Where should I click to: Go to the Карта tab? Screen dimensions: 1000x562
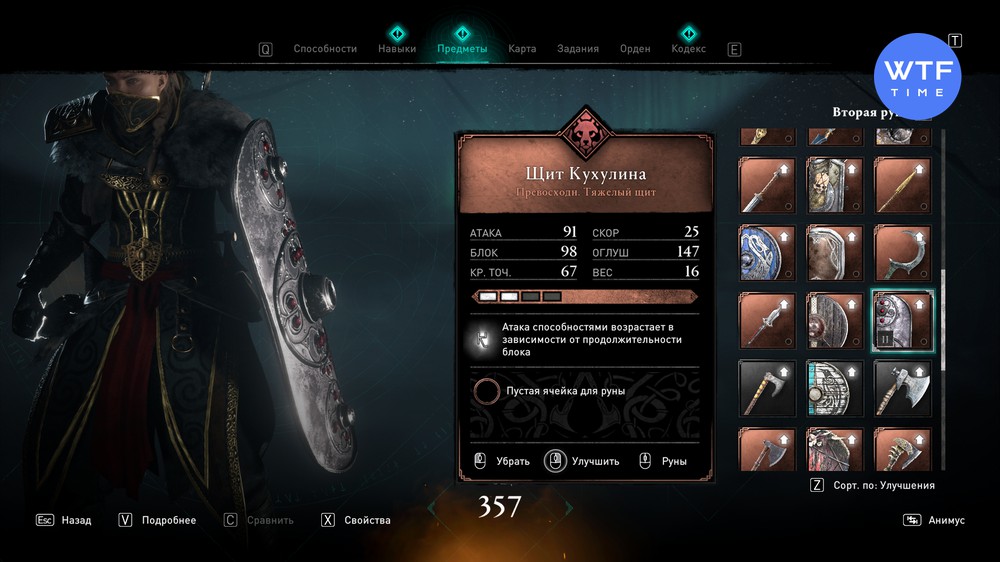[x=522, y=49]
